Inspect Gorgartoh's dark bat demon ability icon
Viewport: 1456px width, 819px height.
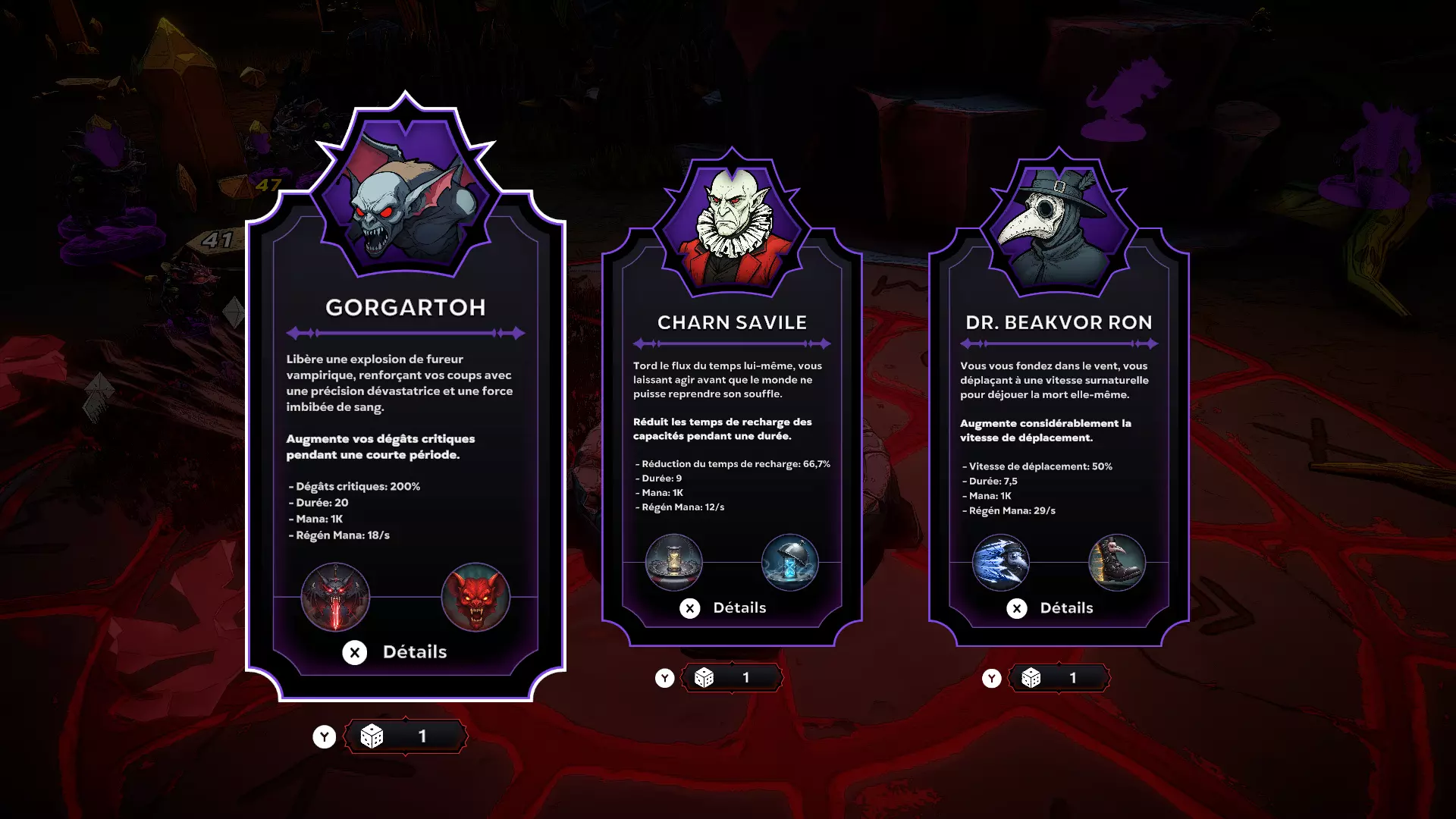[x=335, y=597]
